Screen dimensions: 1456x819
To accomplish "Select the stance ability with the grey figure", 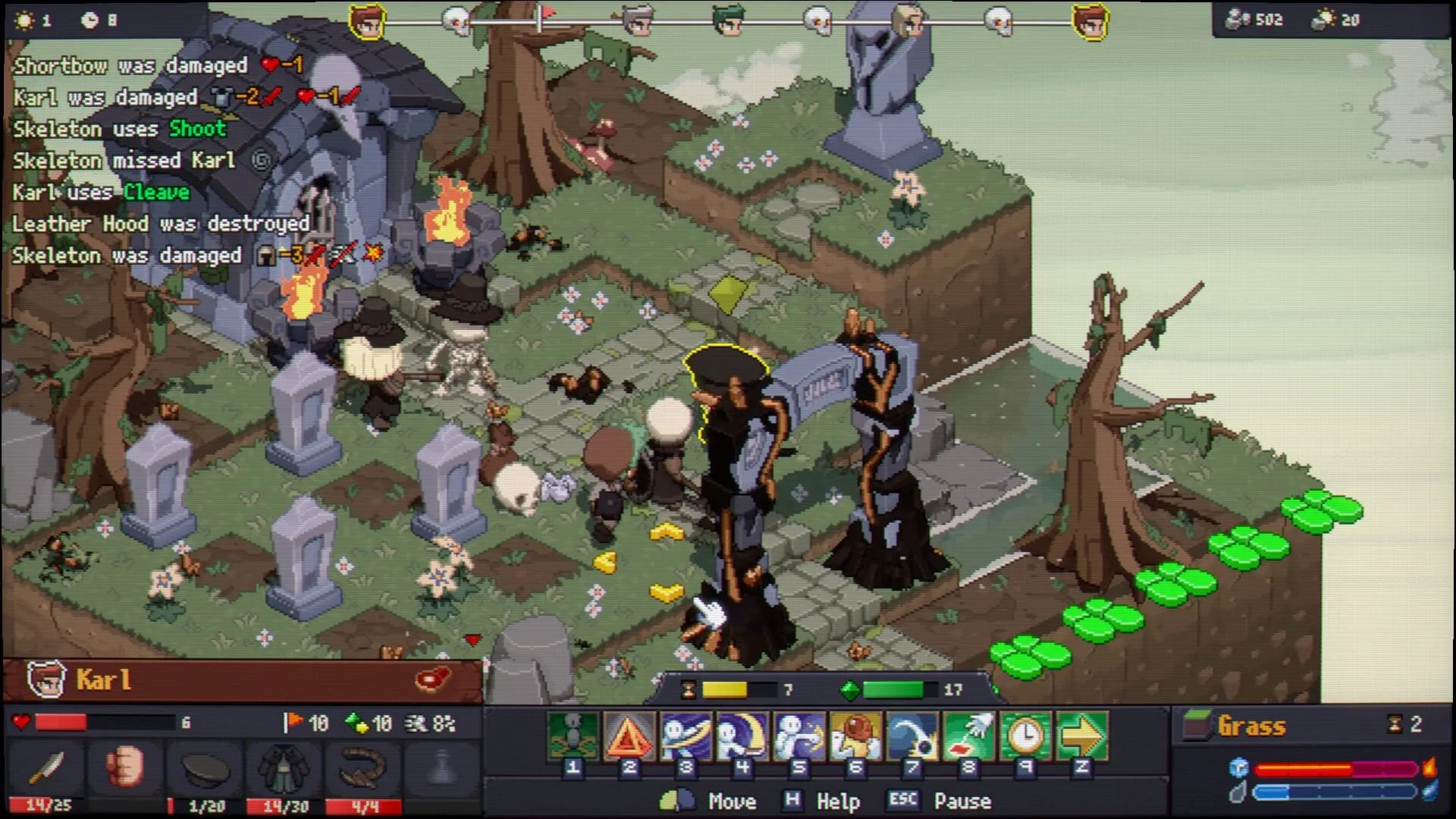I will (573, 736).
